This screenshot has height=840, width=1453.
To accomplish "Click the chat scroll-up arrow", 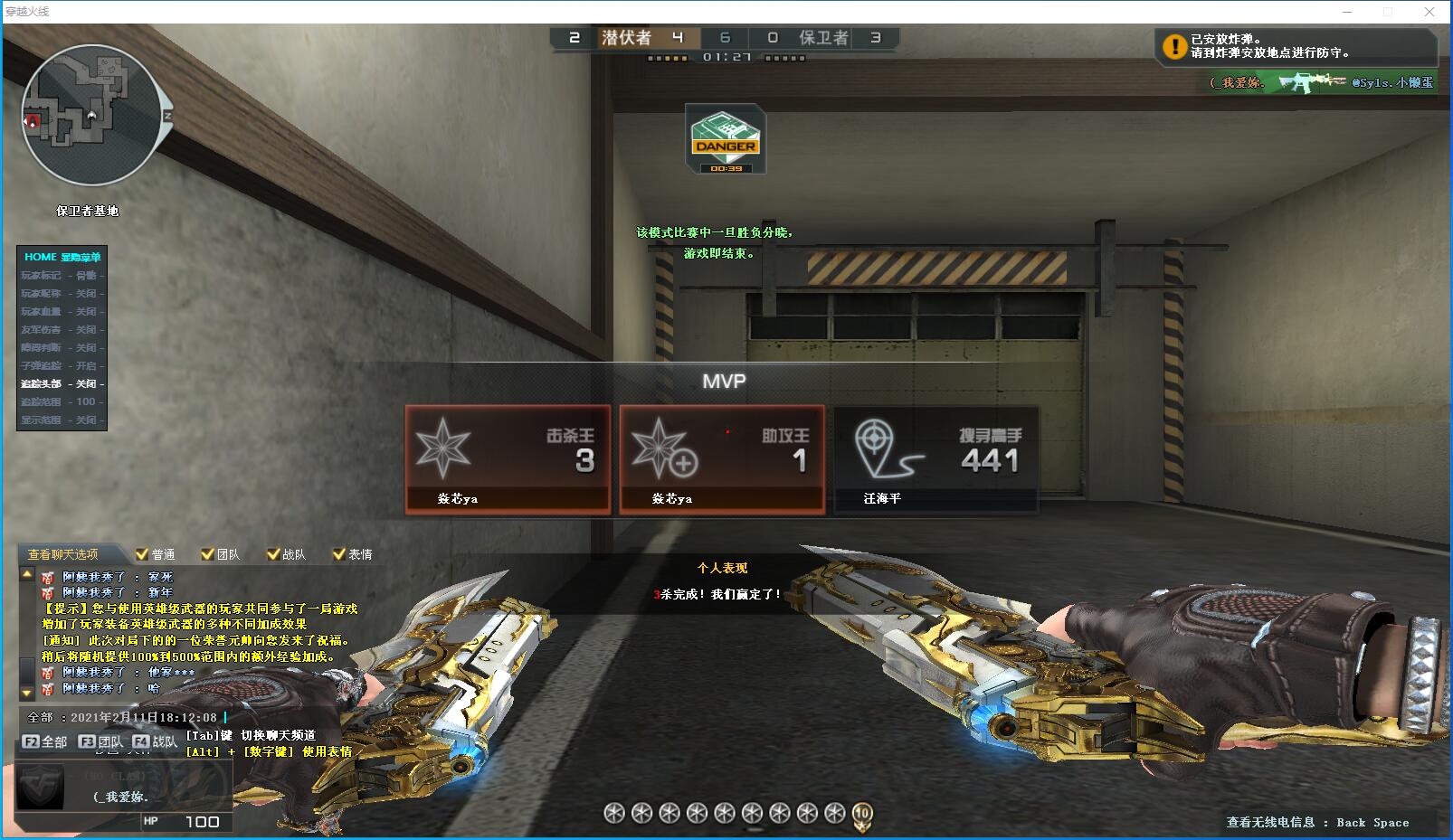I will point(27,575).
